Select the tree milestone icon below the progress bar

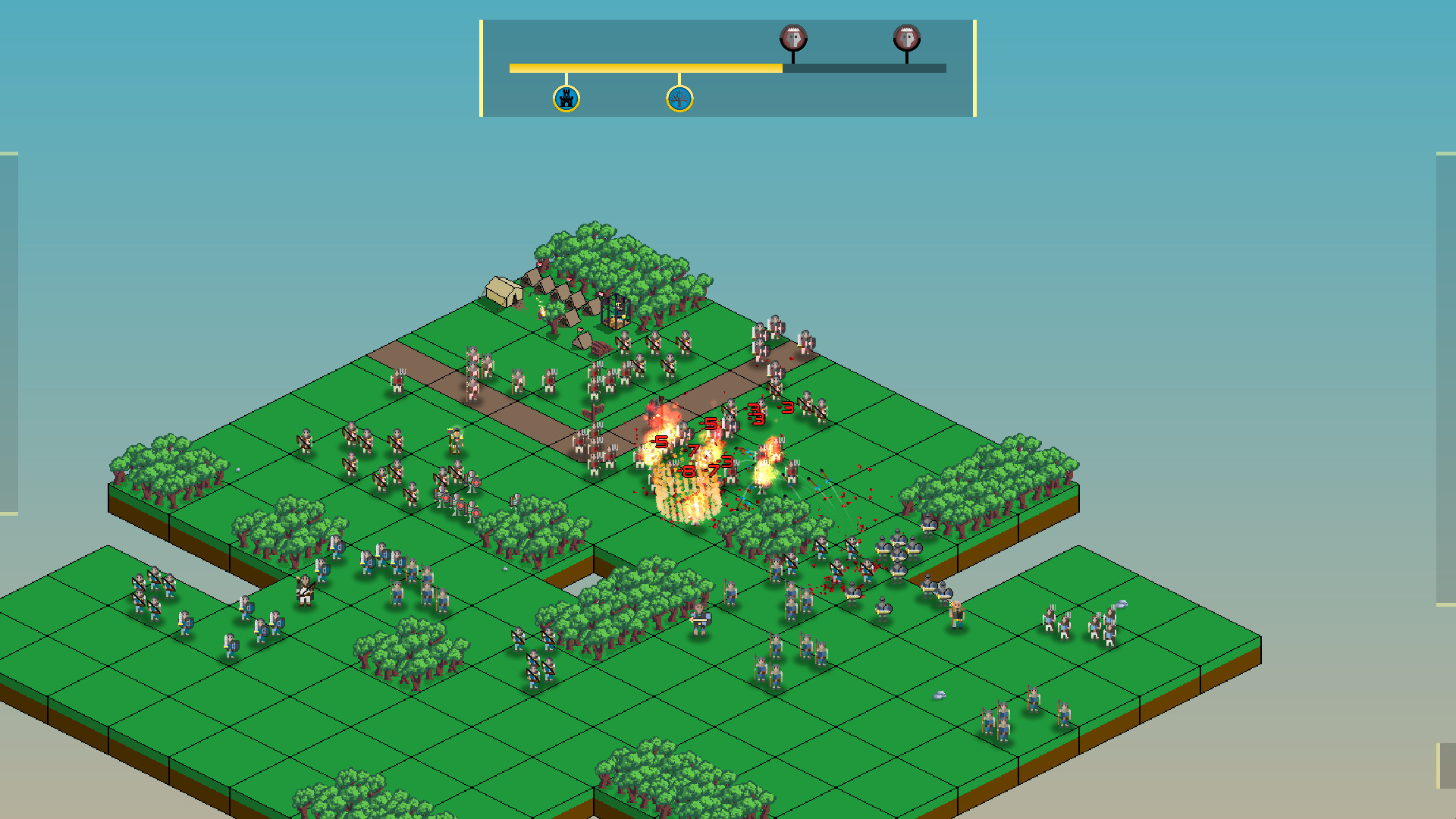[680, 97]
